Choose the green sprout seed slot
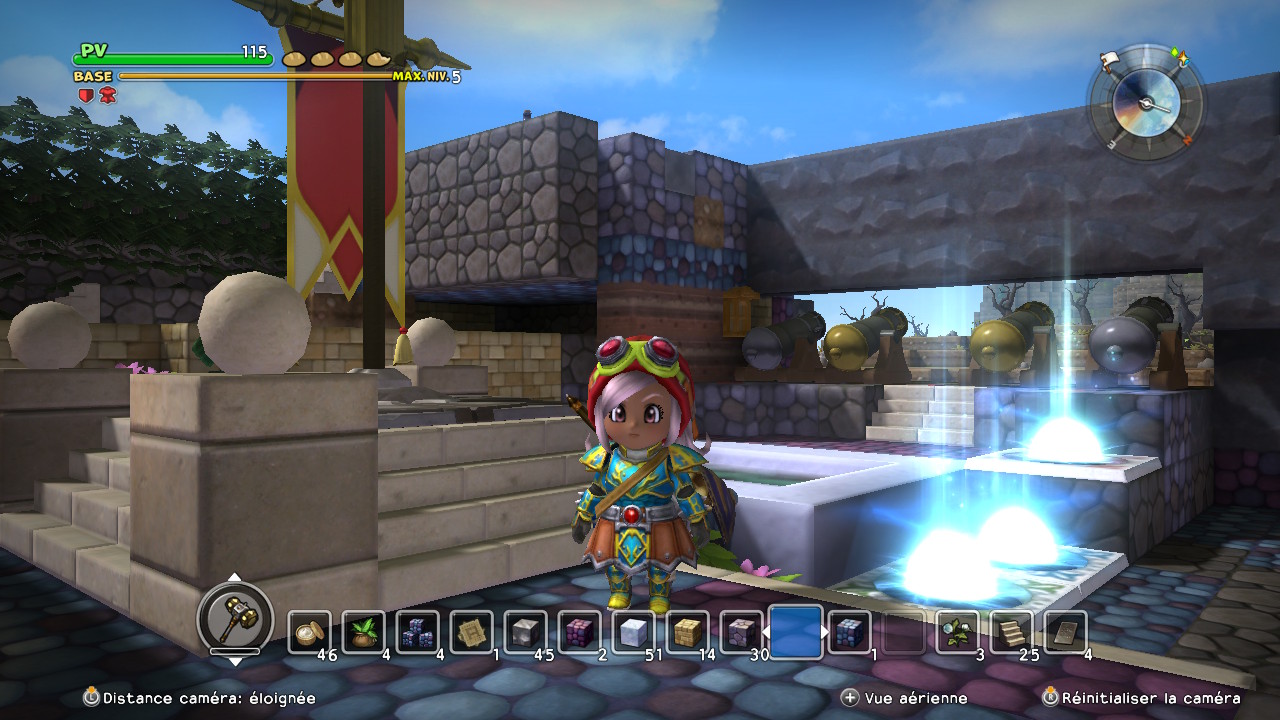The width and height of the screenshot is (1280, 720). pos(363,632)
